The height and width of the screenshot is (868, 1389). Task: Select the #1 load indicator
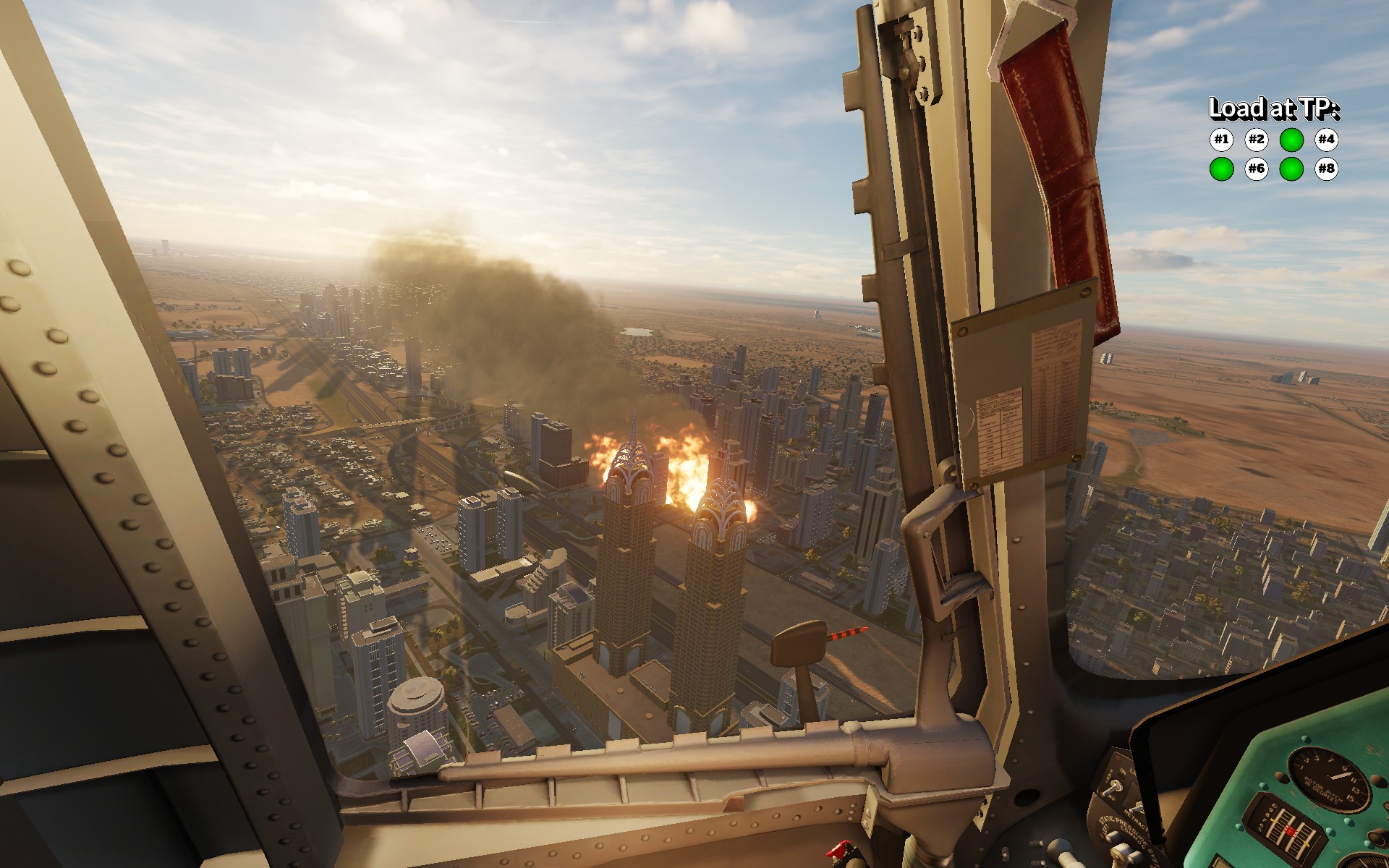click(1221, 139)
